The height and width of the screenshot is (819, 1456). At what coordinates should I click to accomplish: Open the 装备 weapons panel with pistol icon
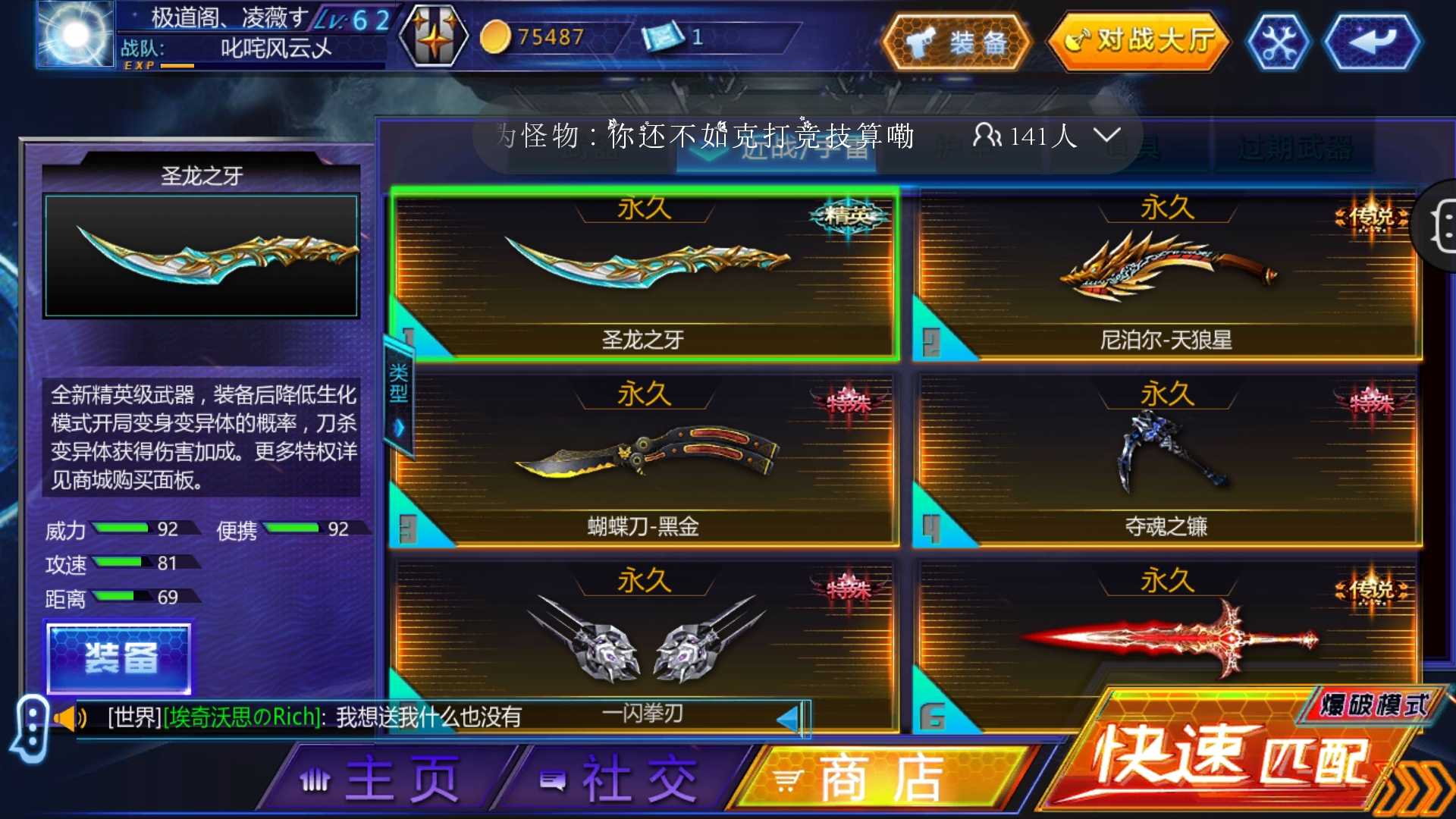(957, 43)
